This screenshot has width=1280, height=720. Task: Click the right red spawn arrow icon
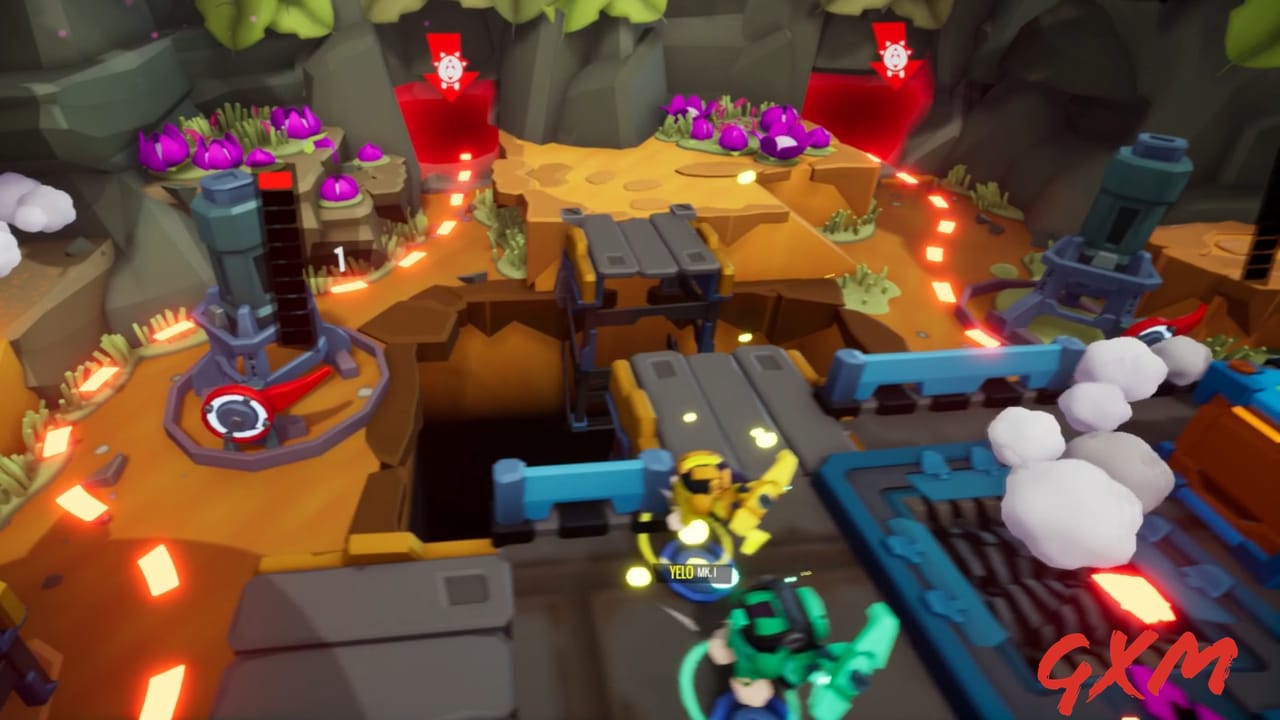(x=898, y=55)
